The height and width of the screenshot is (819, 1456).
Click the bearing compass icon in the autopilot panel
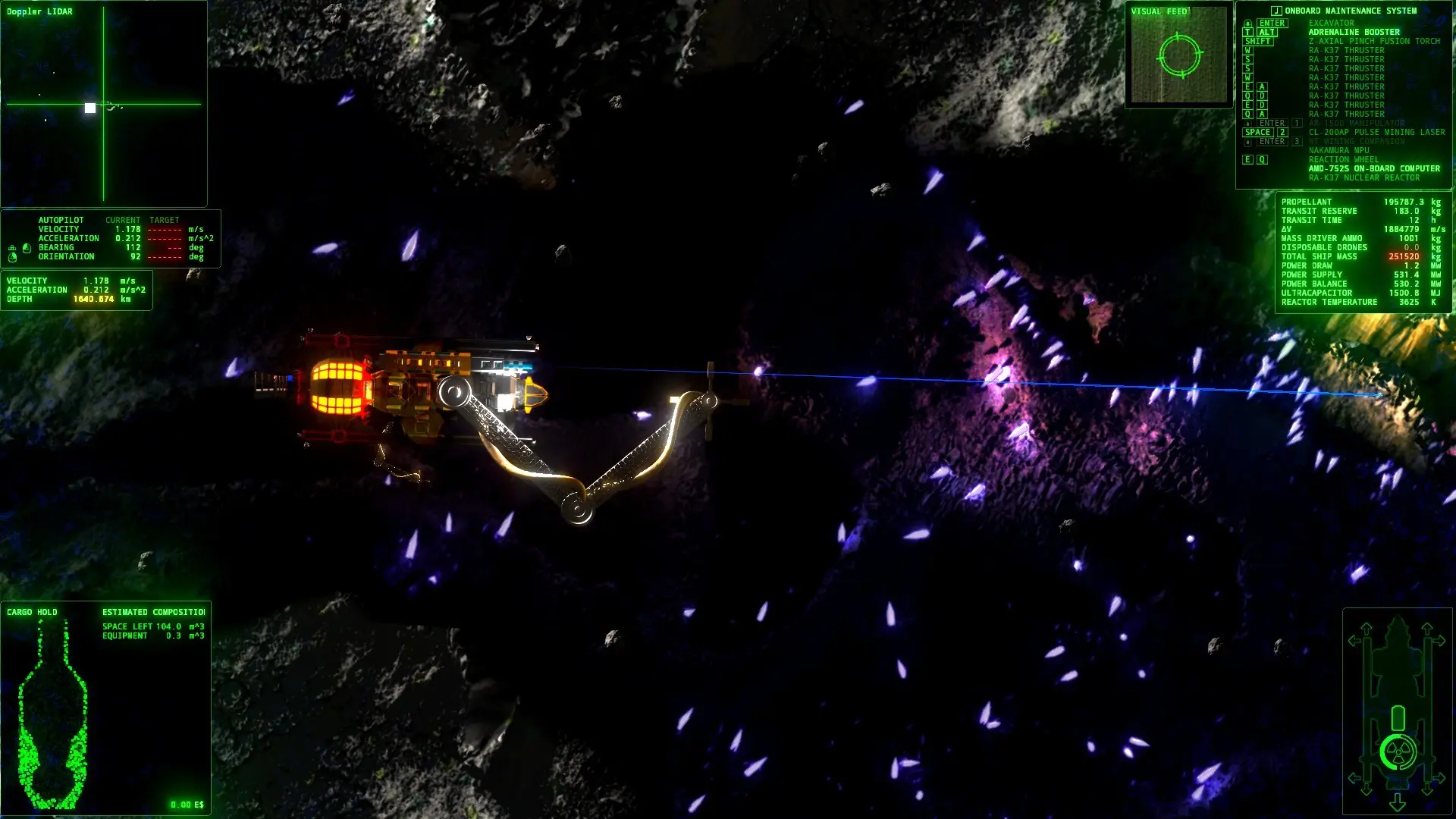[27, 248]
